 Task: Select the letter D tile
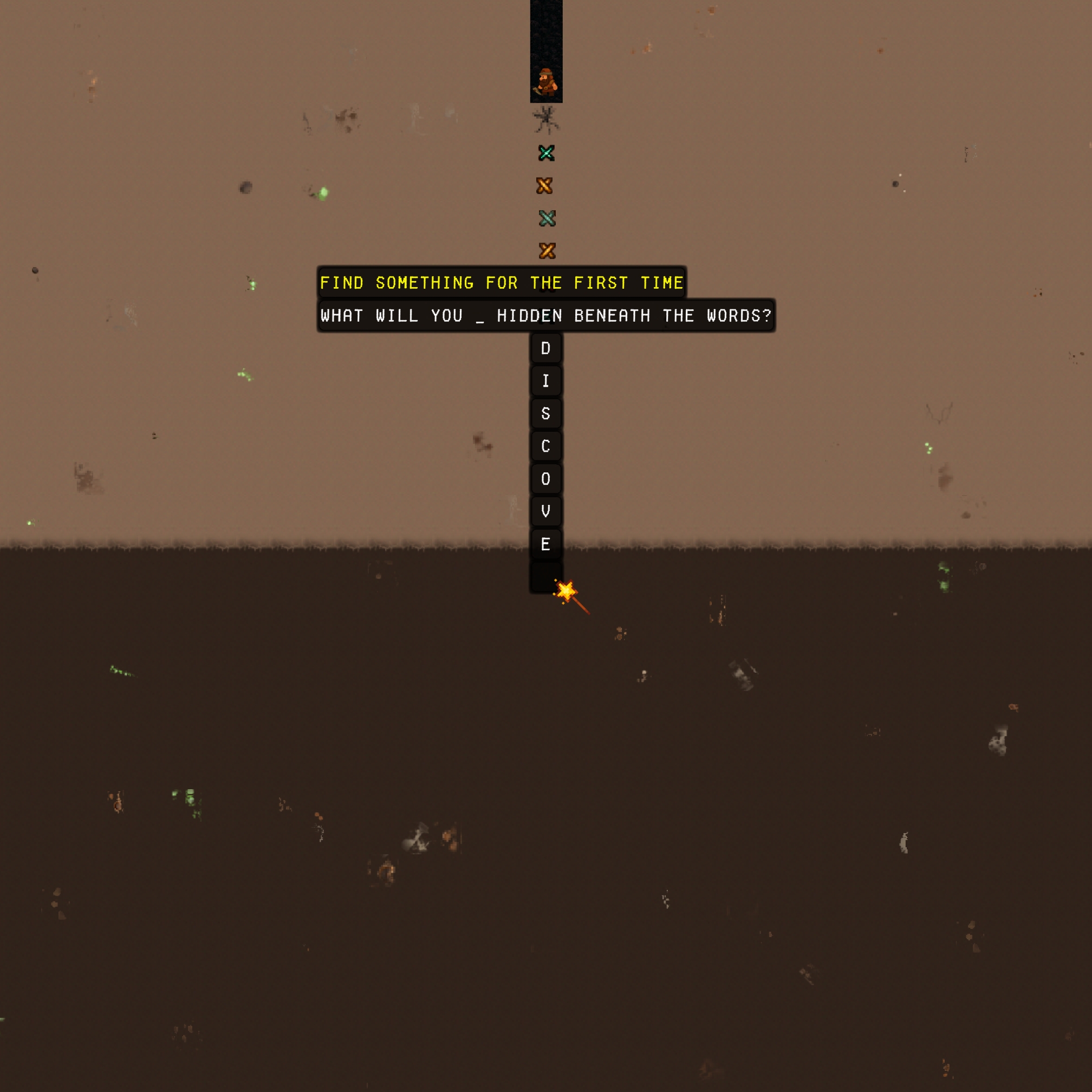tap(545, 348)
